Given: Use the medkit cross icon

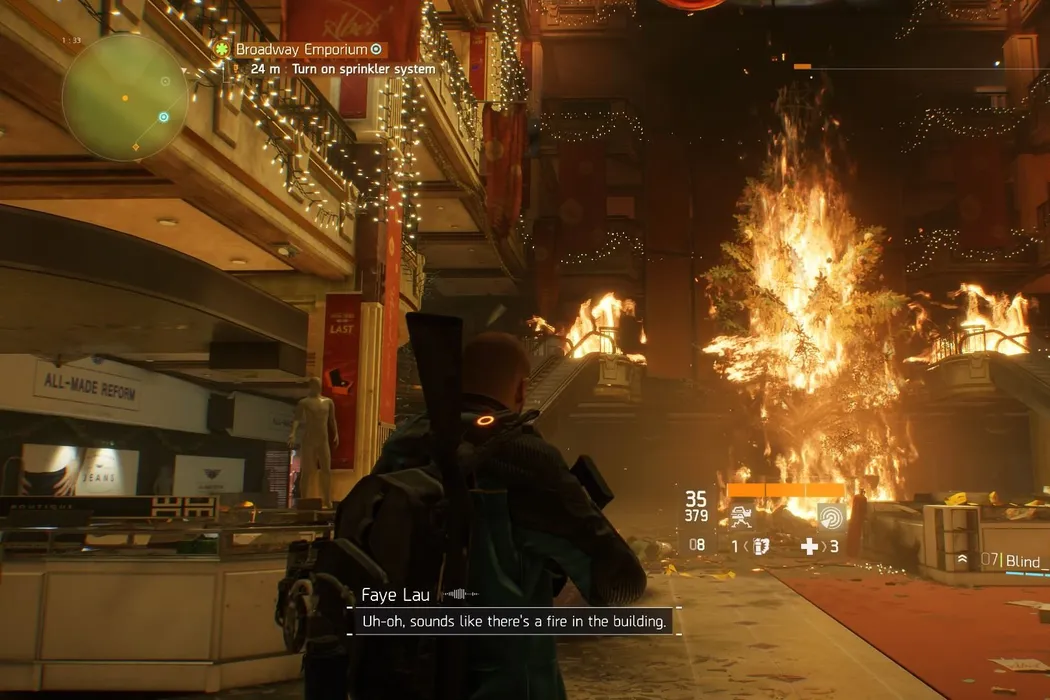Looking at the screenshot, I should click(x=809, y=547).
